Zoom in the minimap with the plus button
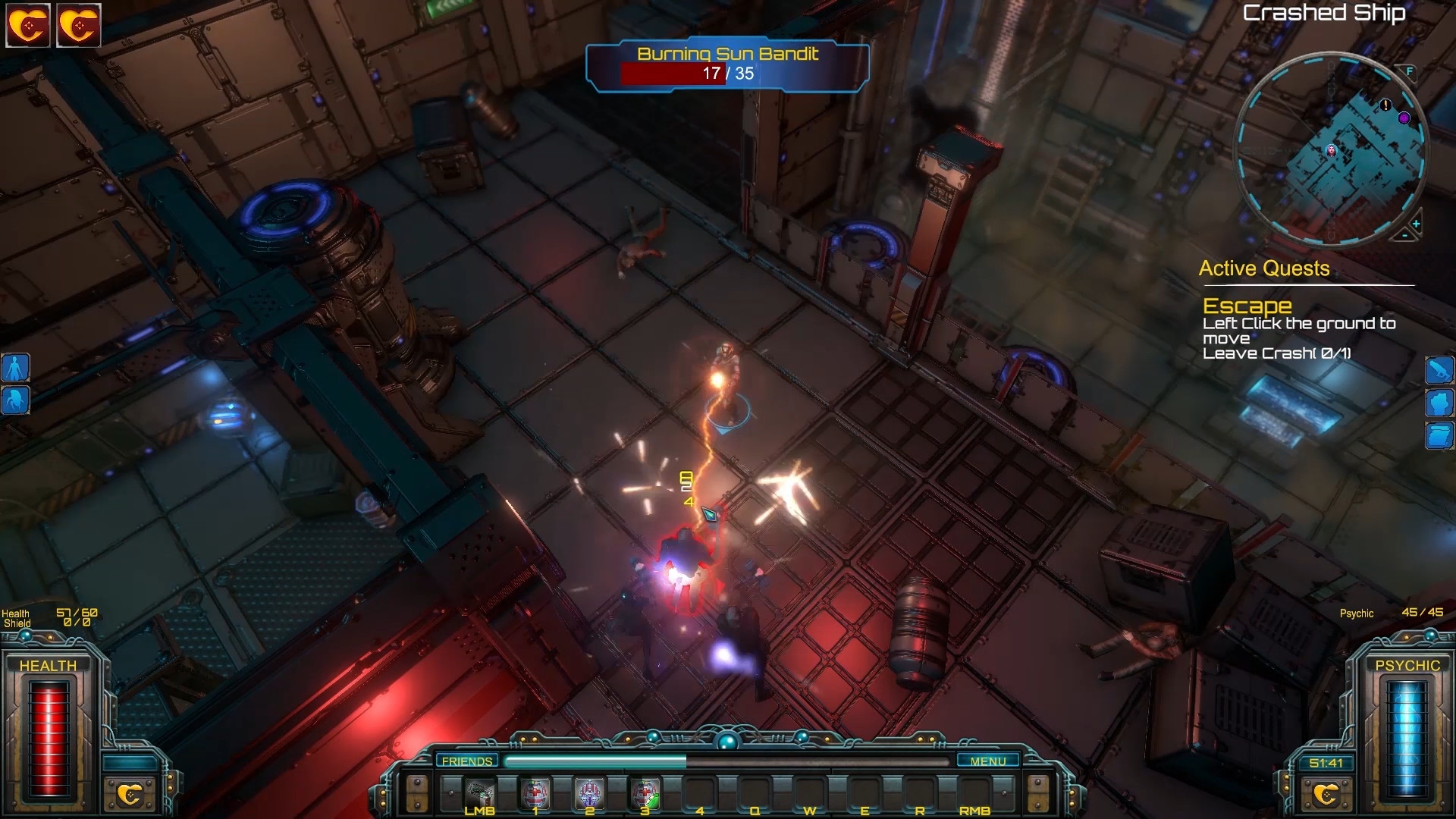 click(x=1416, y=224)
